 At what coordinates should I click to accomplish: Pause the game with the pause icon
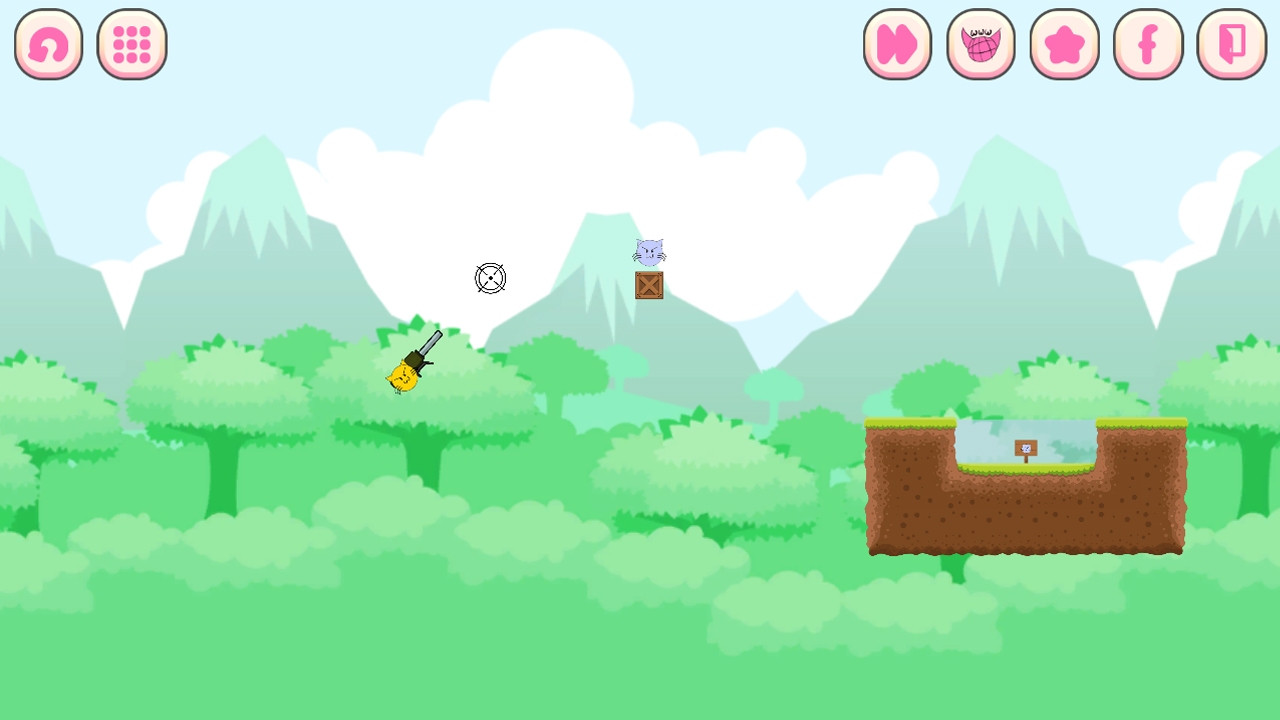click(x=897, y=44)
